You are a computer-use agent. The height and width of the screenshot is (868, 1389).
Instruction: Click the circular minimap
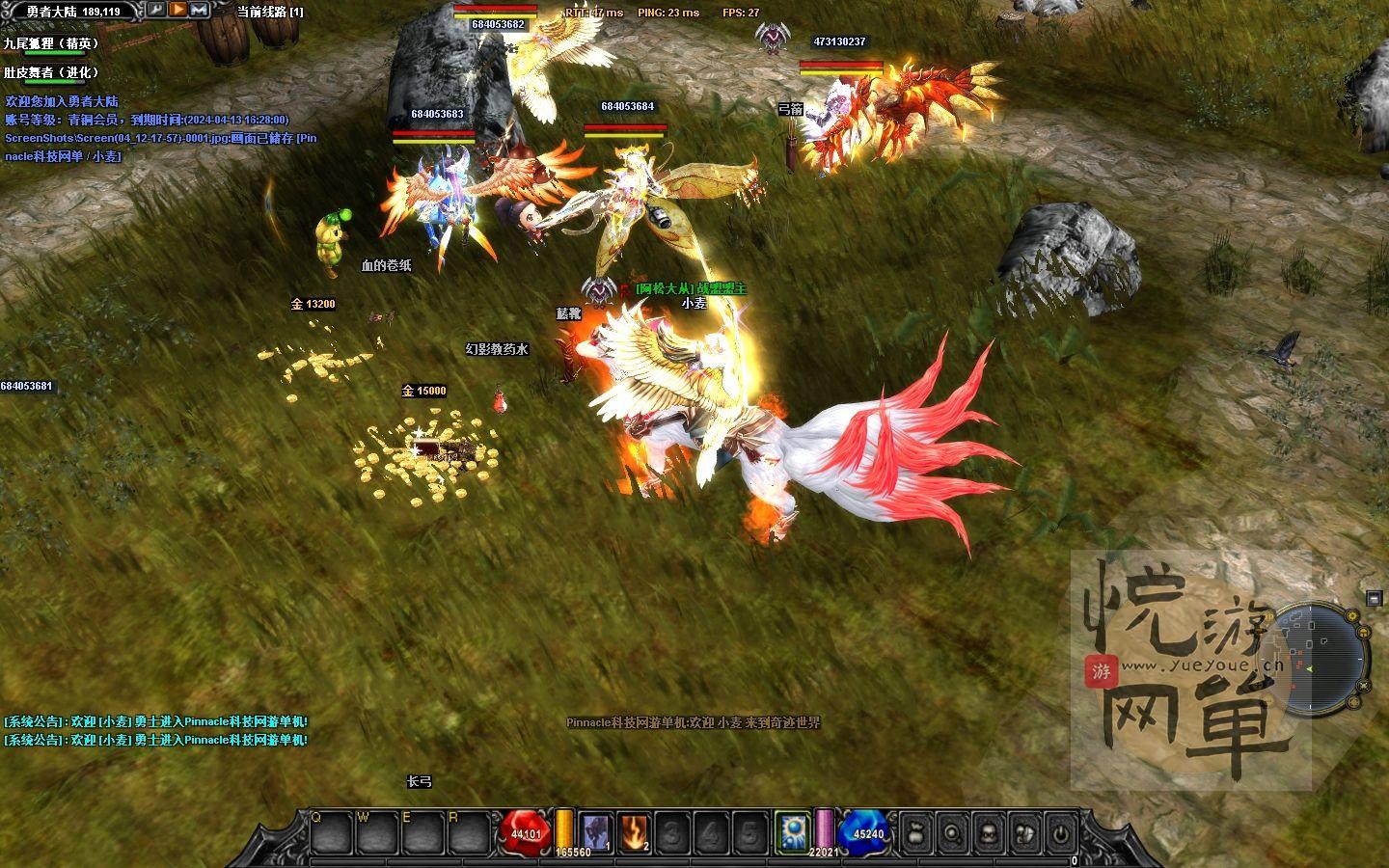[x=1315, y=661]
